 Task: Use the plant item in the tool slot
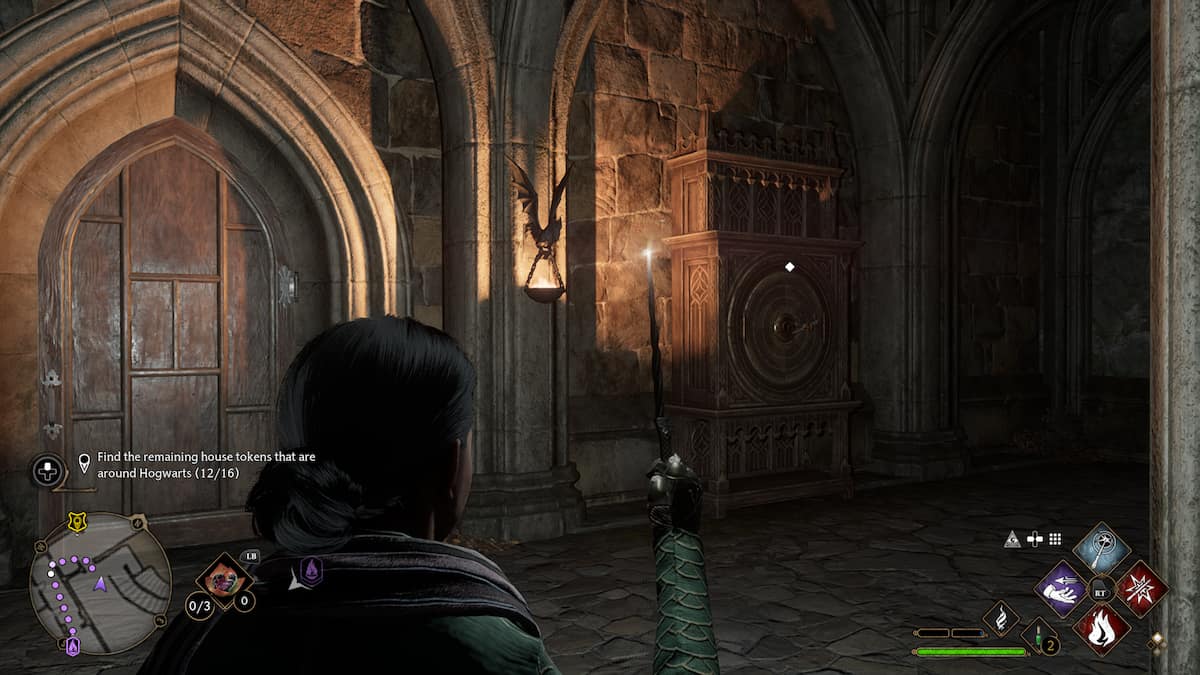tap(223, 580)
